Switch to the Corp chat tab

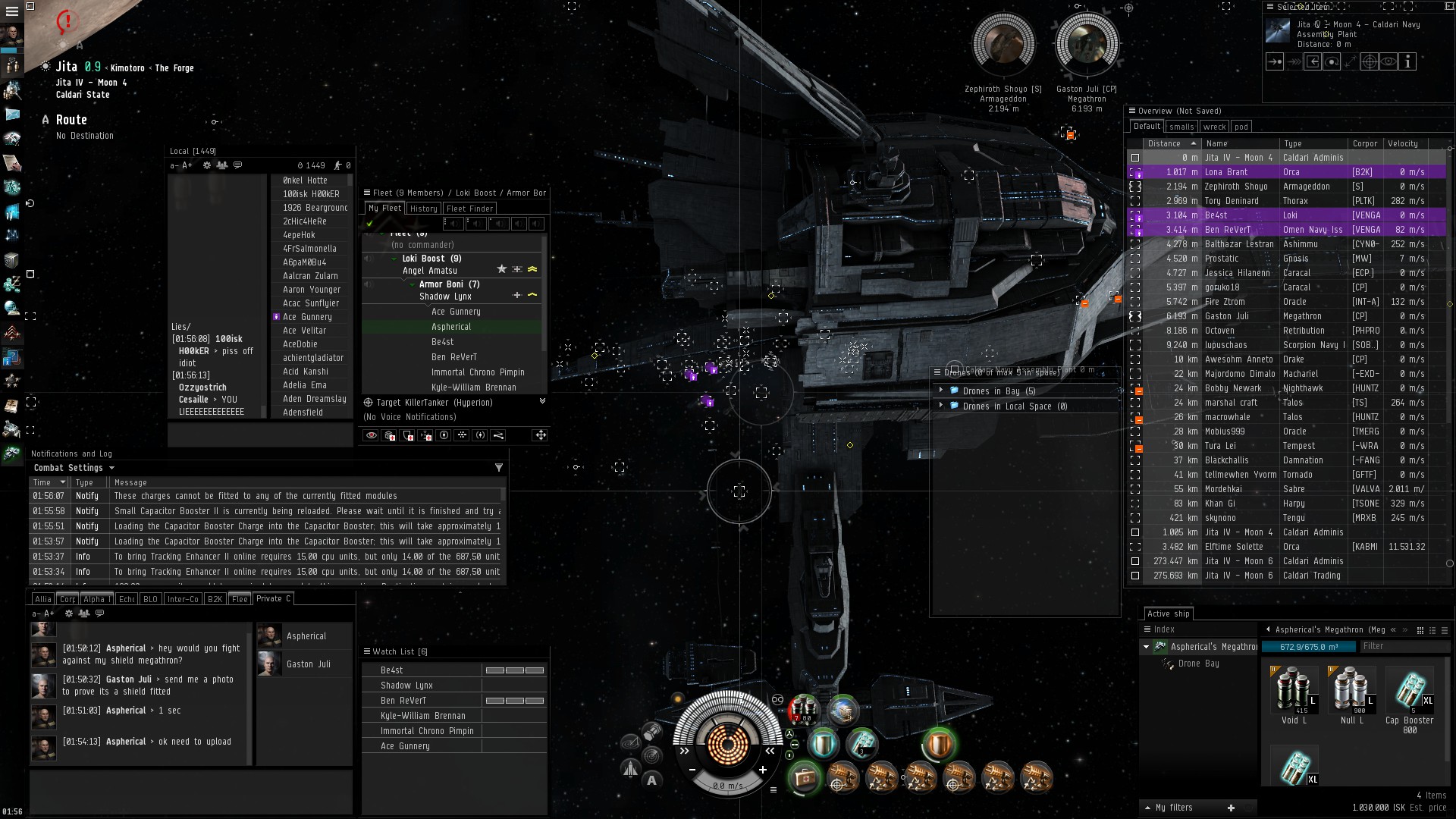point(67,599)
